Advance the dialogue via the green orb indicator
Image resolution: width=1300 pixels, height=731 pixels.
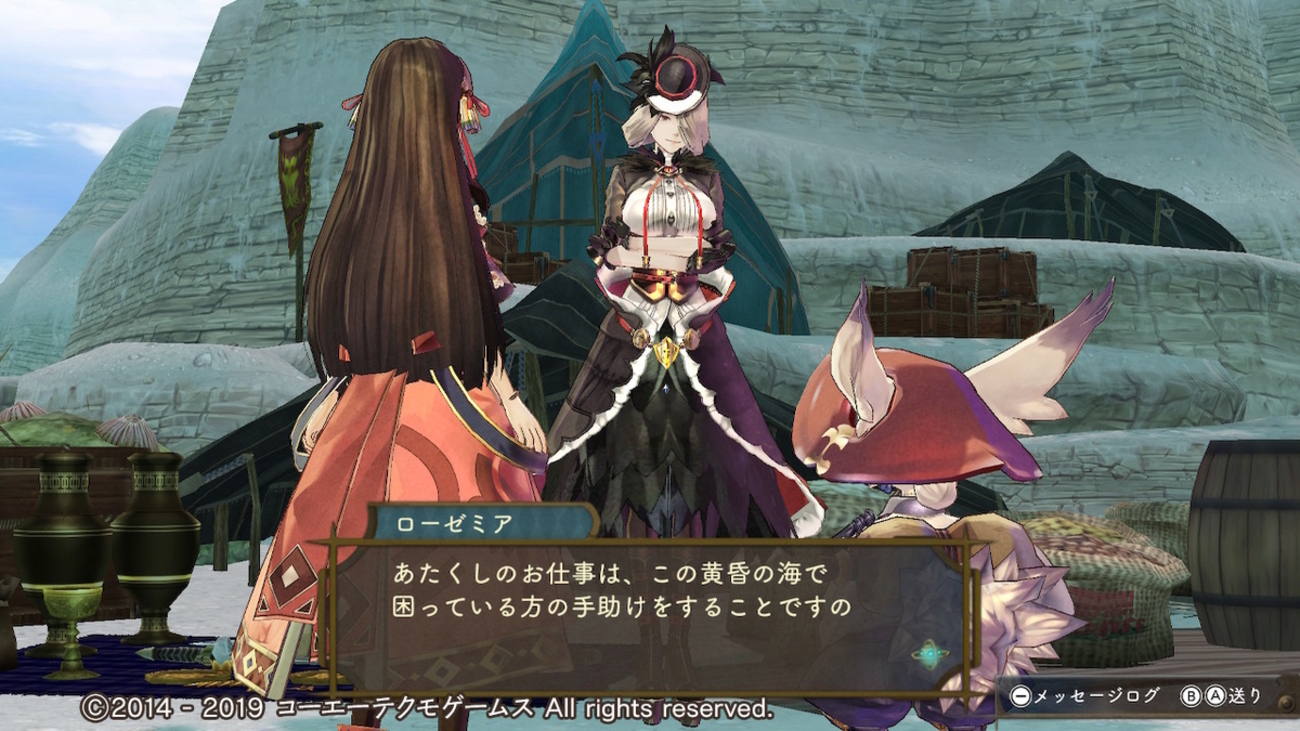point(930,655)
